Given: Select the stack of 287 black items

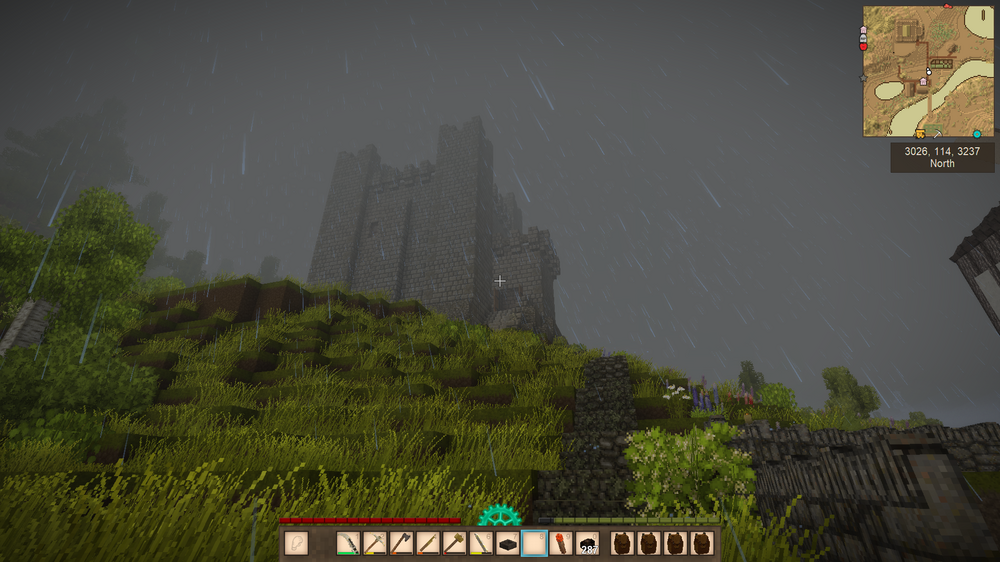Looking at the screenshot, I should [x=588, y=544].
